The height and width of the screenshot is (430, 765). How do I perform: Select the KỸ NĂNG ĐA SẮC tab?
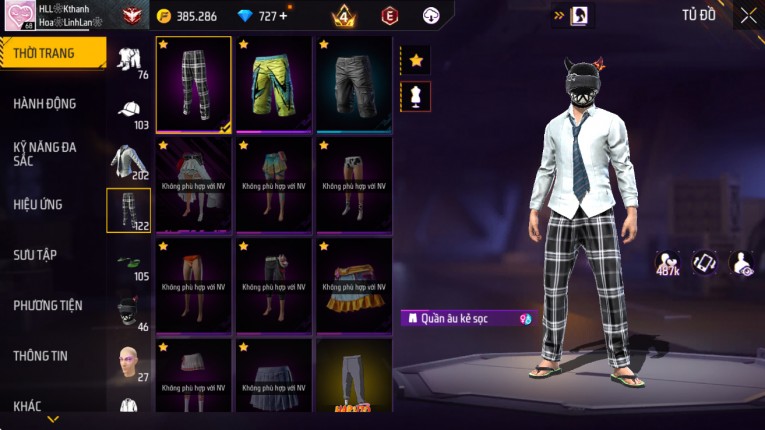coord(45,153)
